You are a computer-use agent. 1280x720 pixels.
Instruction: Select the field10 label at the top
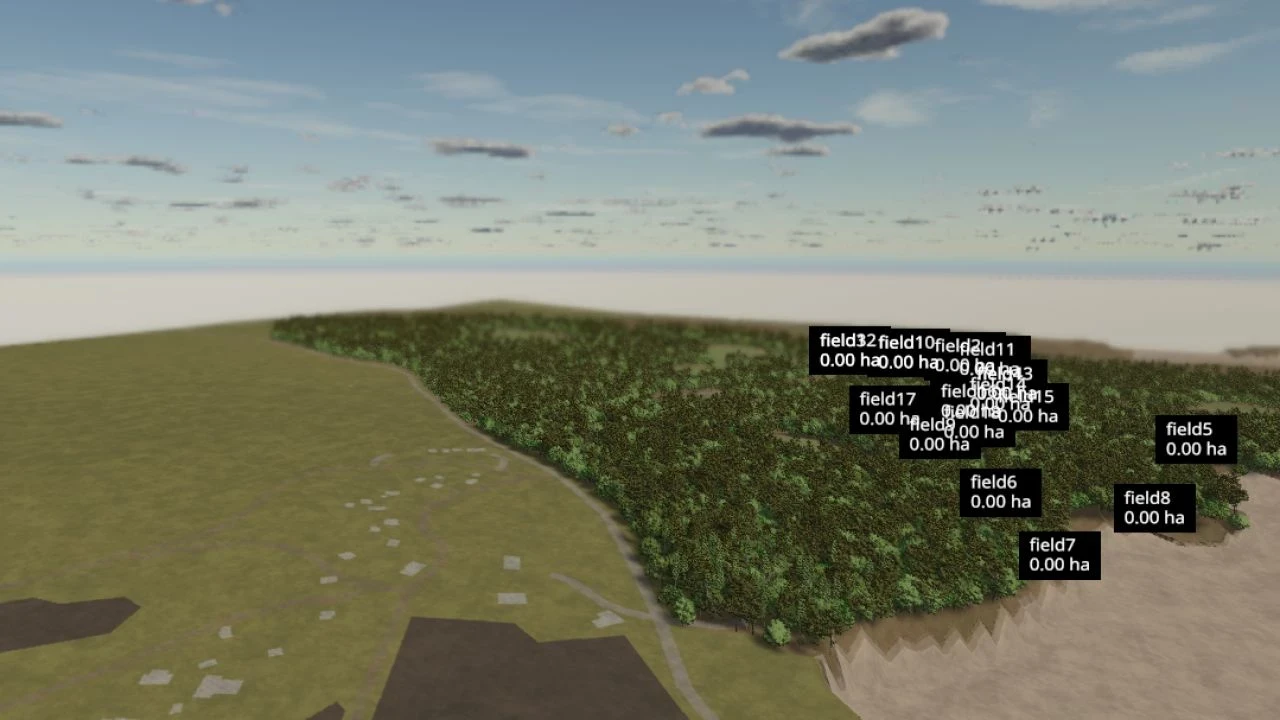(905, 342)
